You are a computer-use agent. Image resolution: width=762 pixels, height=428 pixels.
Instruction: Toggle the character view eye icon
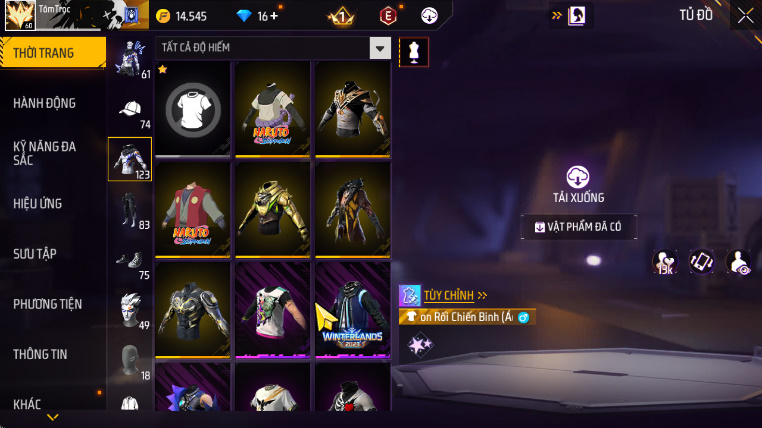pos(738,262)
